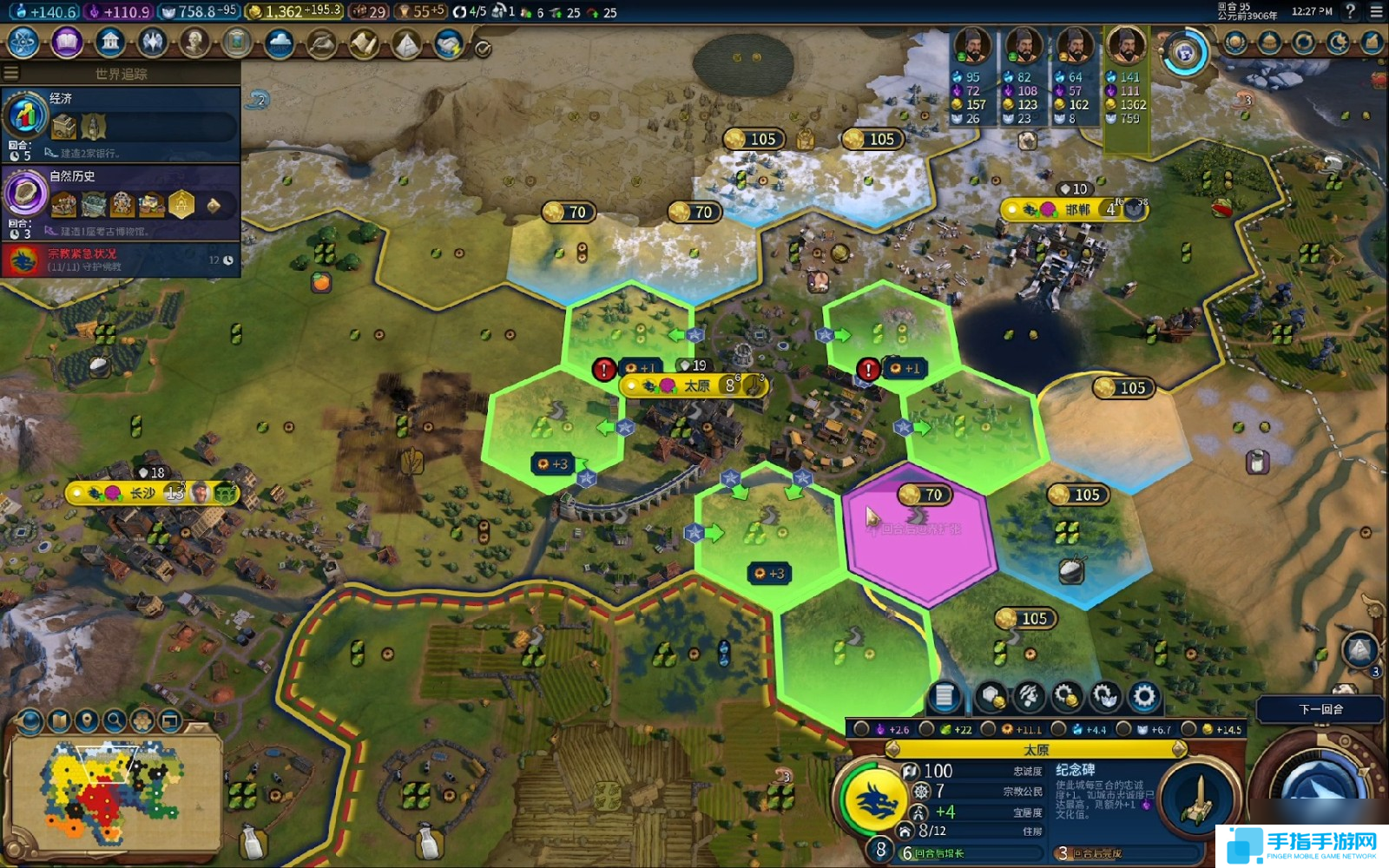This screenshot has height=868, width=1389.
Task: Open the city details scroll icon
Action: tap(945, 696)
